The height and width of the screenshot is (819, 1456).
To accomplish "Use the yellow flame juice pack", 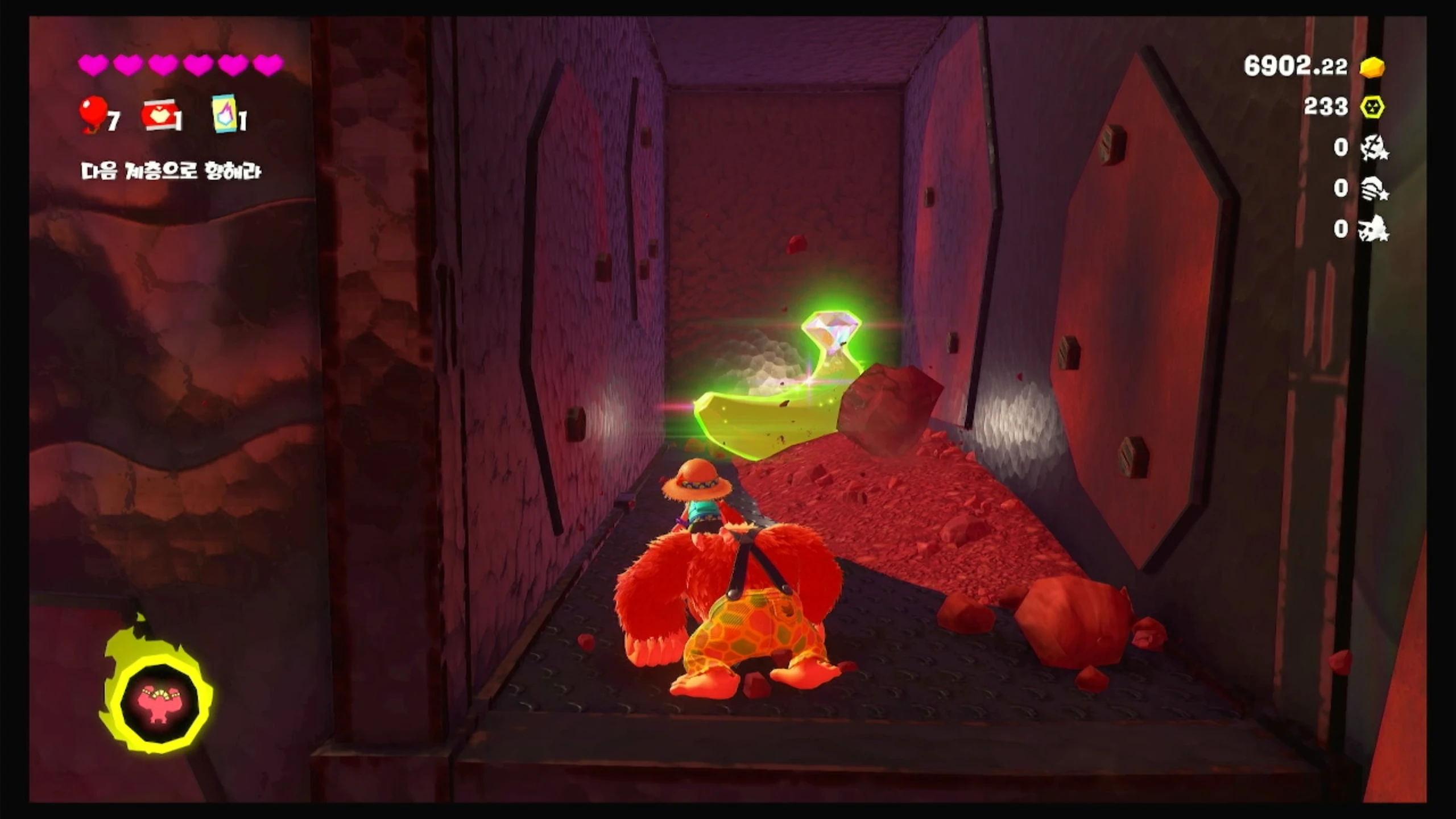I will tap(225, 113).
